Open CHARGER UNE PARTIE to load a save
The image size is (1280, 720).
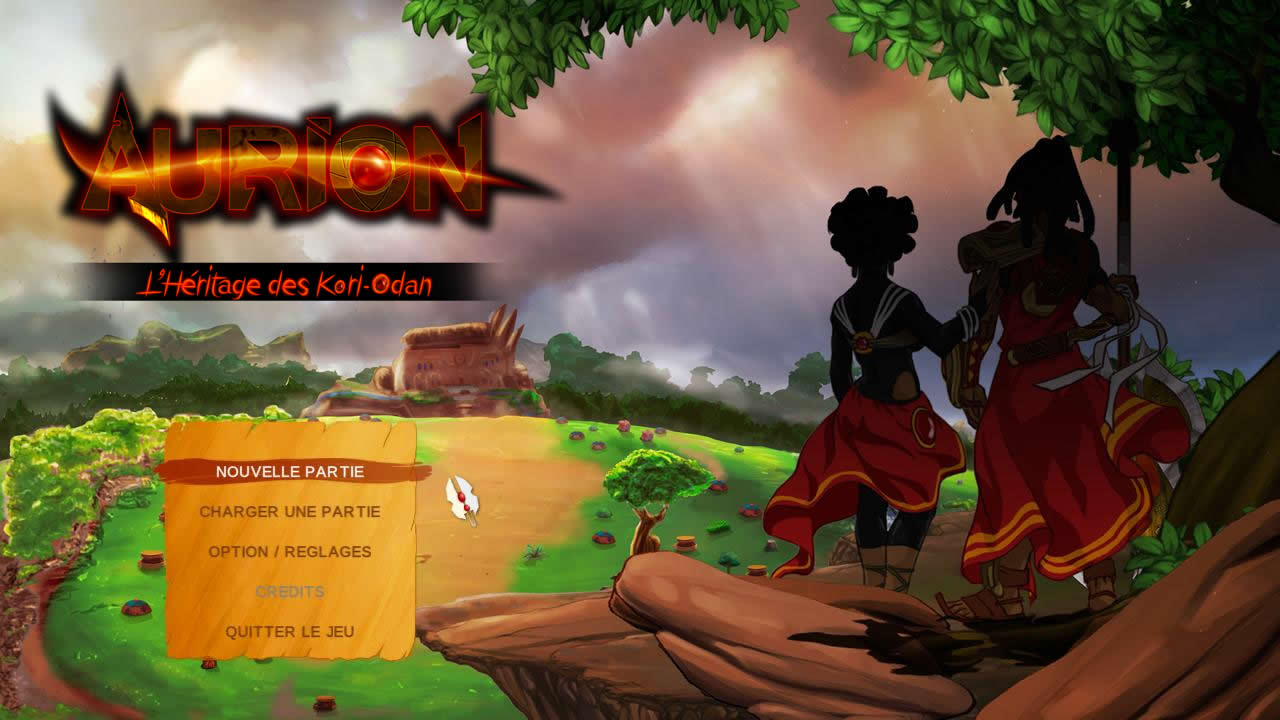[x=291, y=511]
